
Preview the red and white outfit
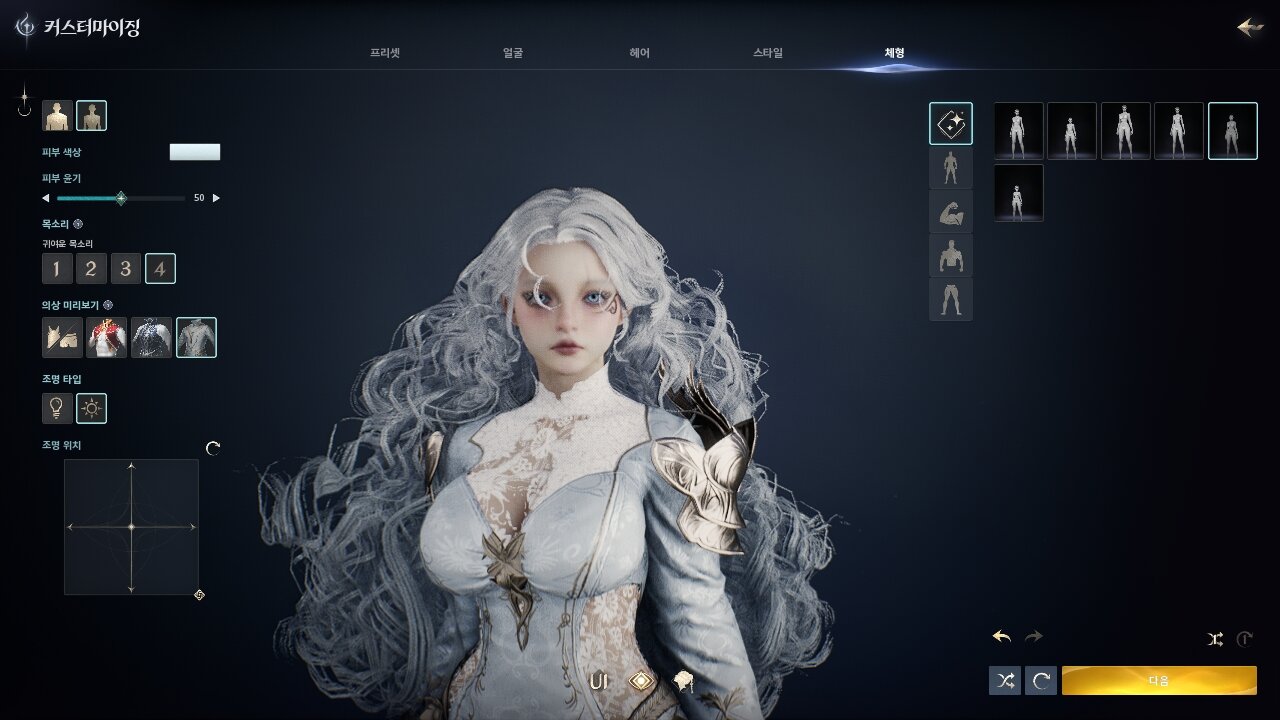tap(106, 338)
